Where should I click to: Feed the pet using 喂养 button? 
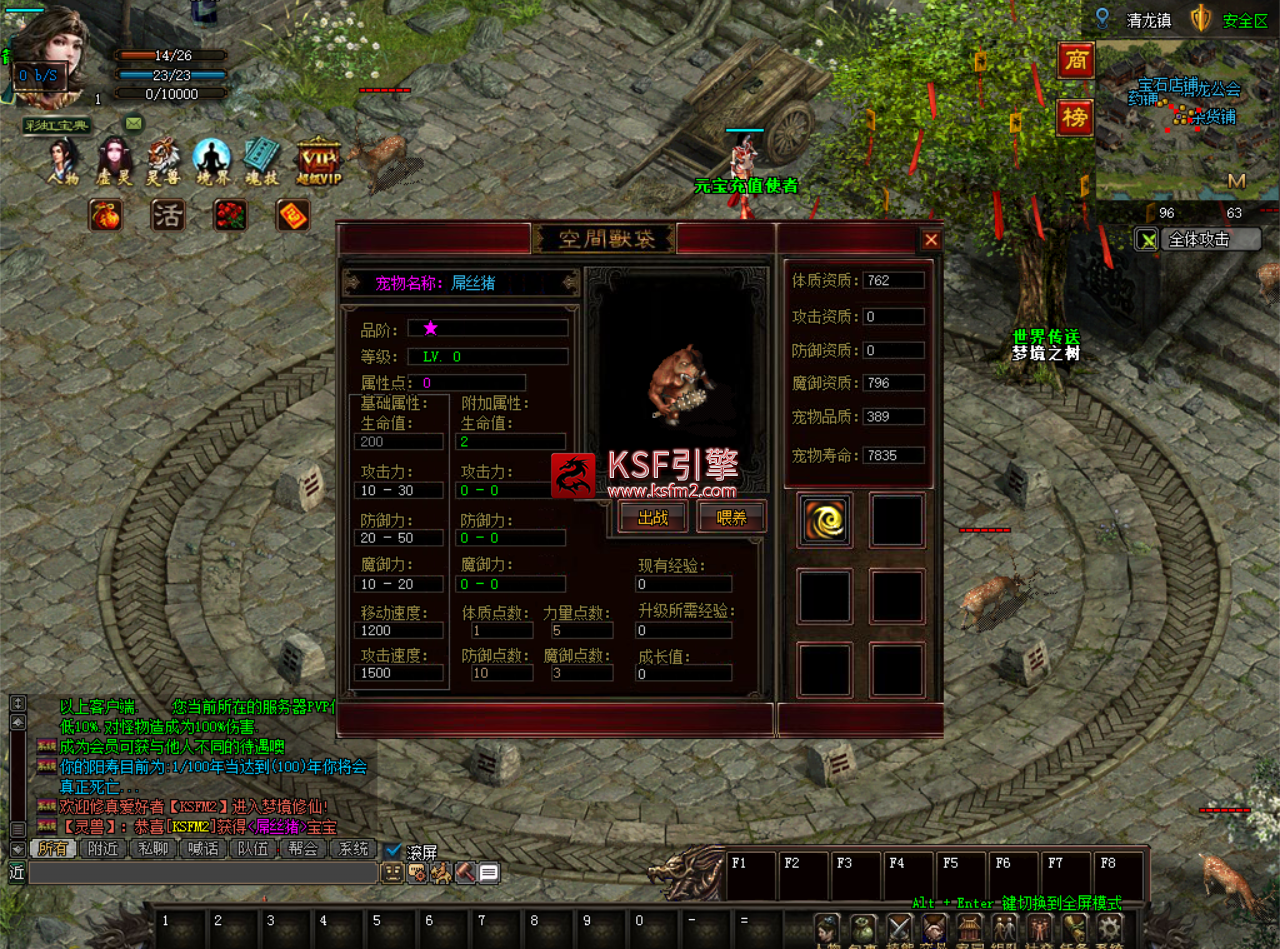(732, 517)
